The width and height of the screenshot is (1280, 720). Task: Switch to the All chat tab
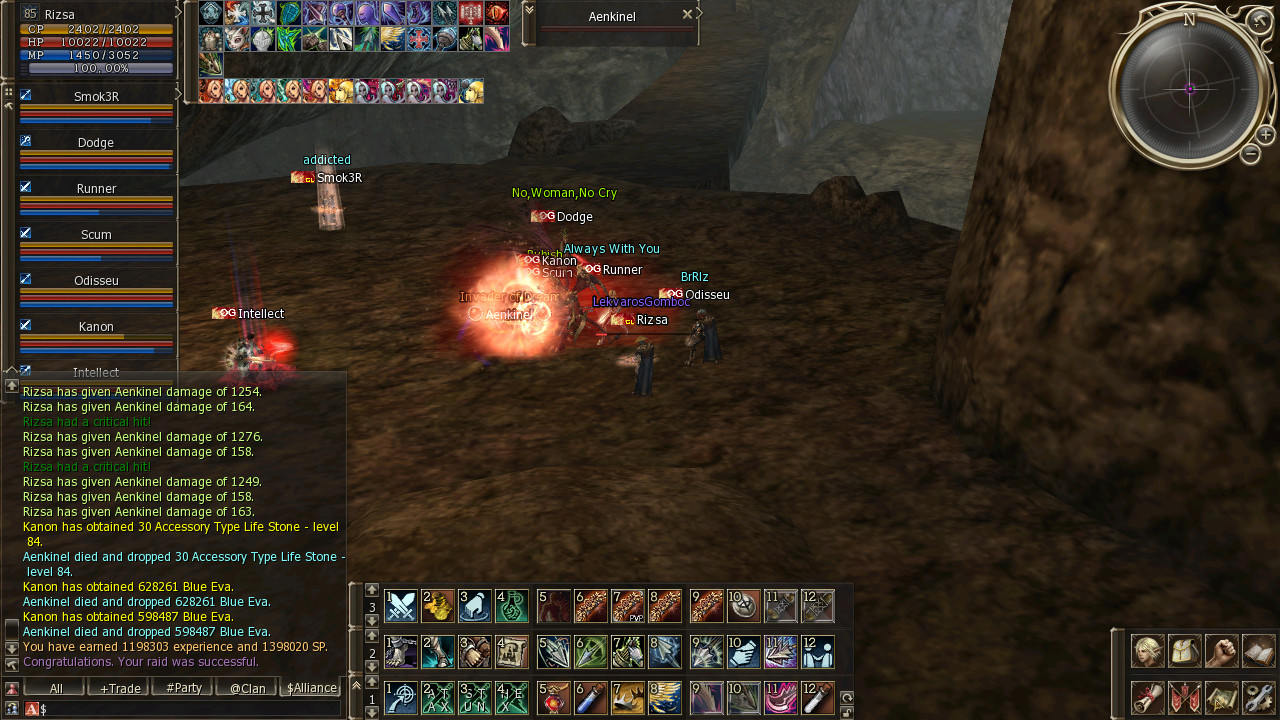click(x=55, y=688)
